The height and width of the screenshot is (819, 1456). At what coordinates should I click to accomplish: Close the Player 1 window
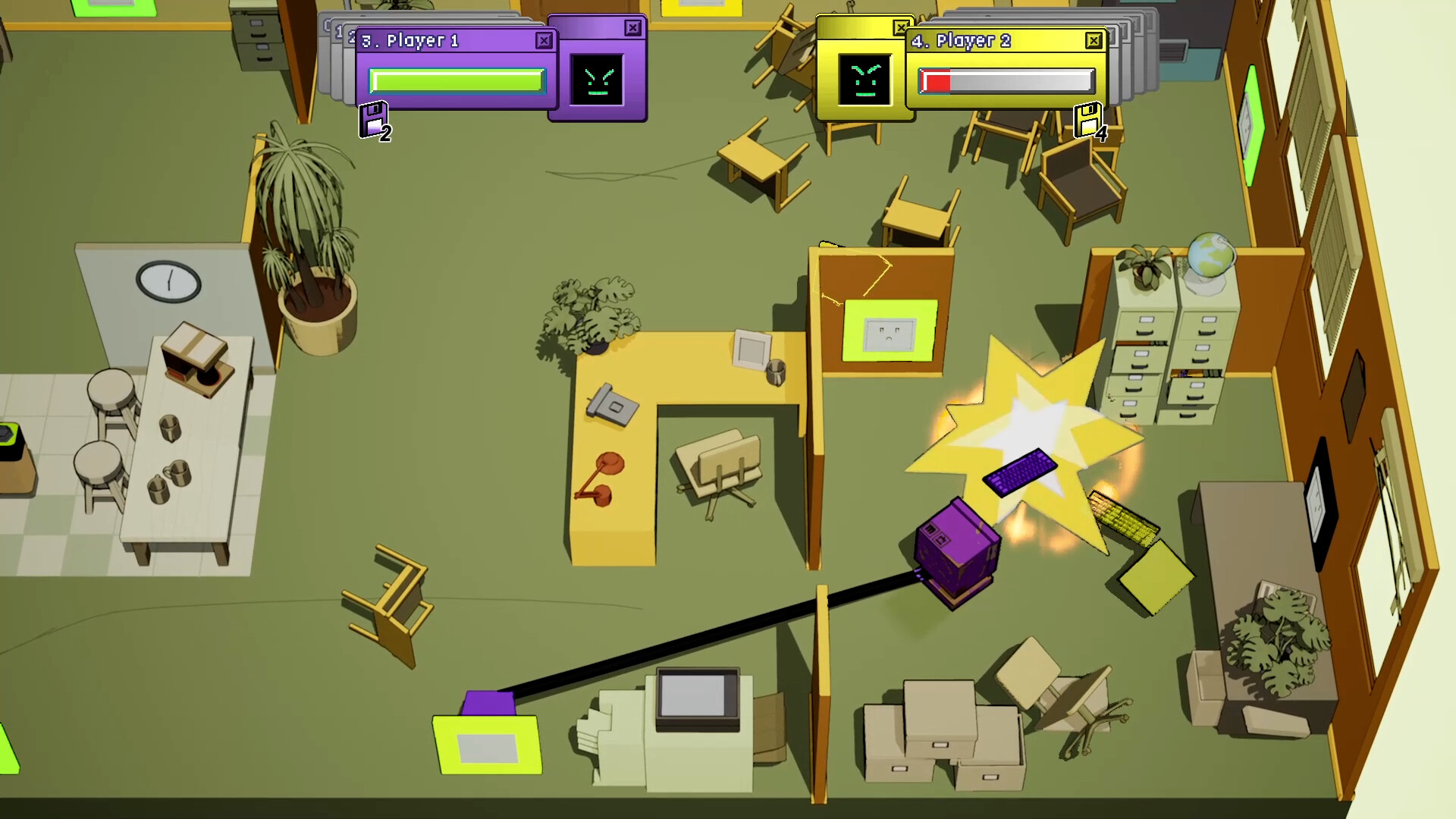point(544,39)
